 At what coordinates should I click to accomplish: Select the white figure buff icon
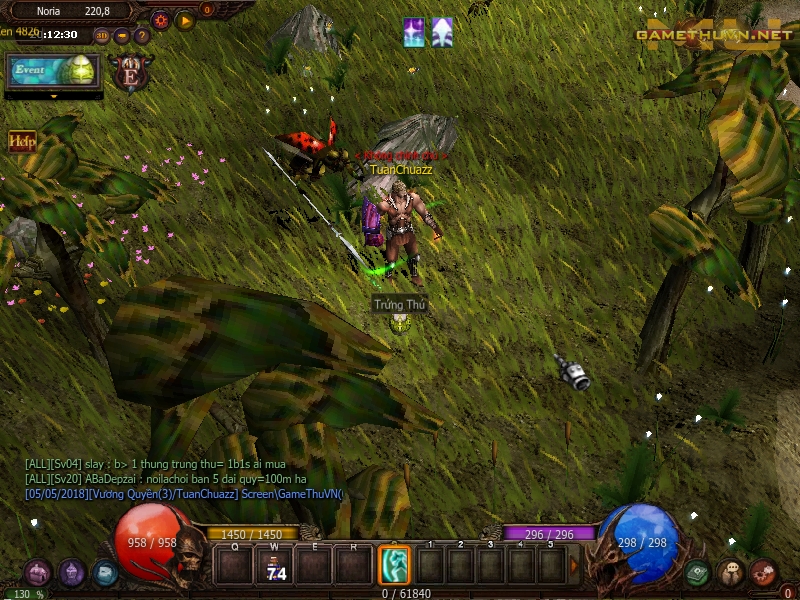[441, 32]
